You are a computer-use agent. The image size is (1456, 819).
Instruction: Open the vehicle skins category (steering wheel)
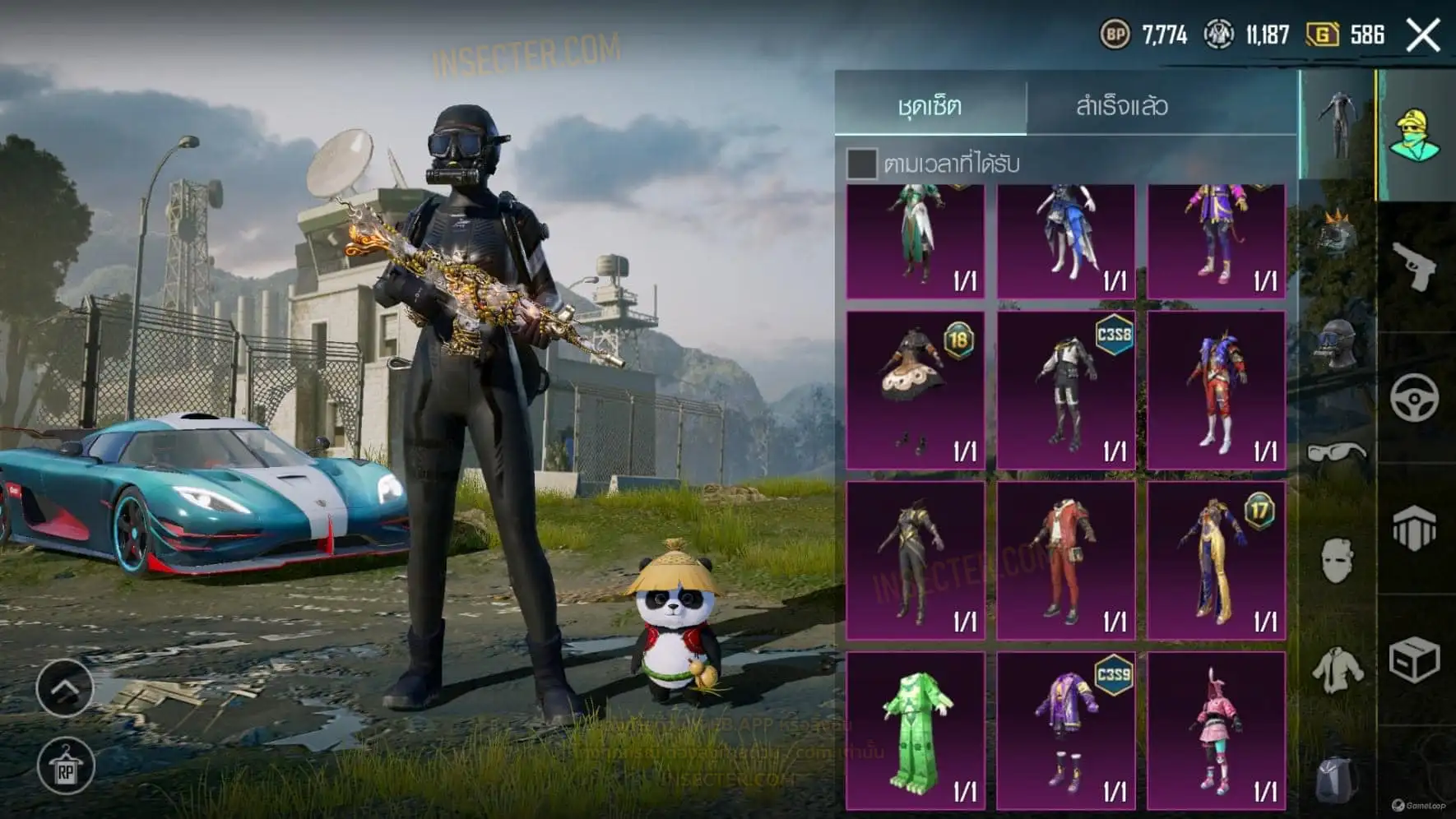(x=1415, y=398)
